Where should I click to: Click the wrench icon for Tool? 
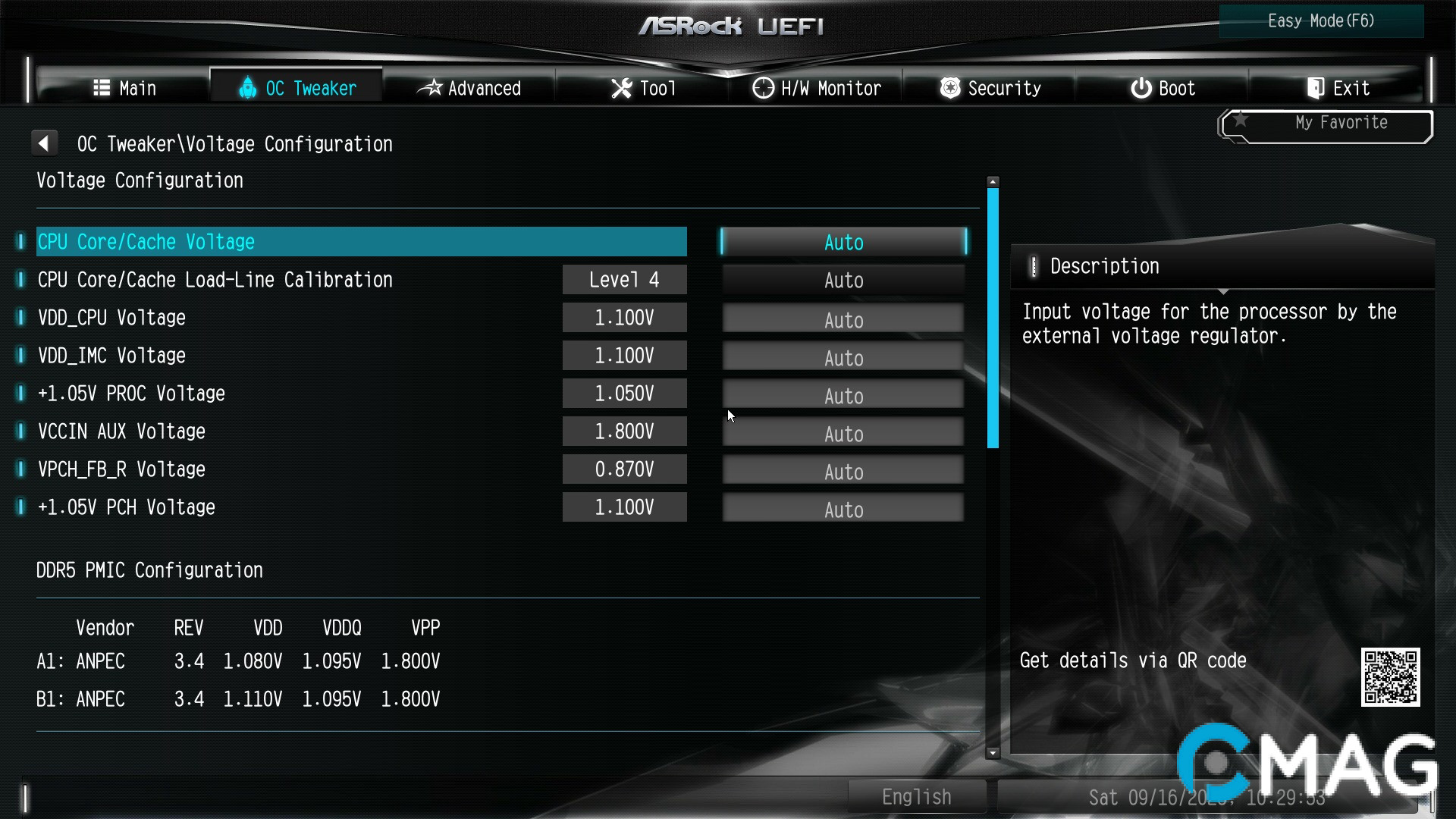pos(620,87)
